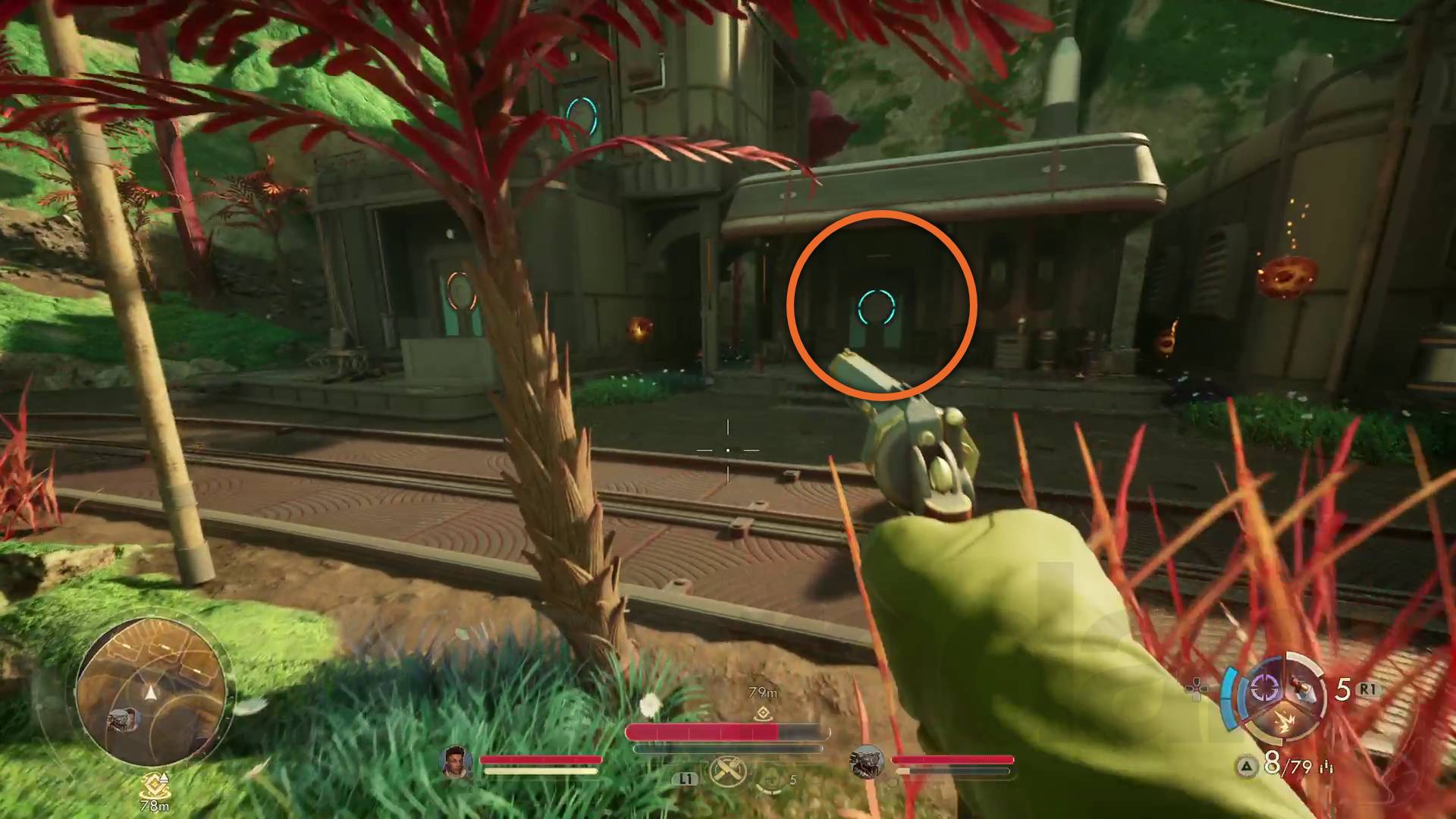Click the player arrow at the minimap center
1456x819 pixels.
149,692
